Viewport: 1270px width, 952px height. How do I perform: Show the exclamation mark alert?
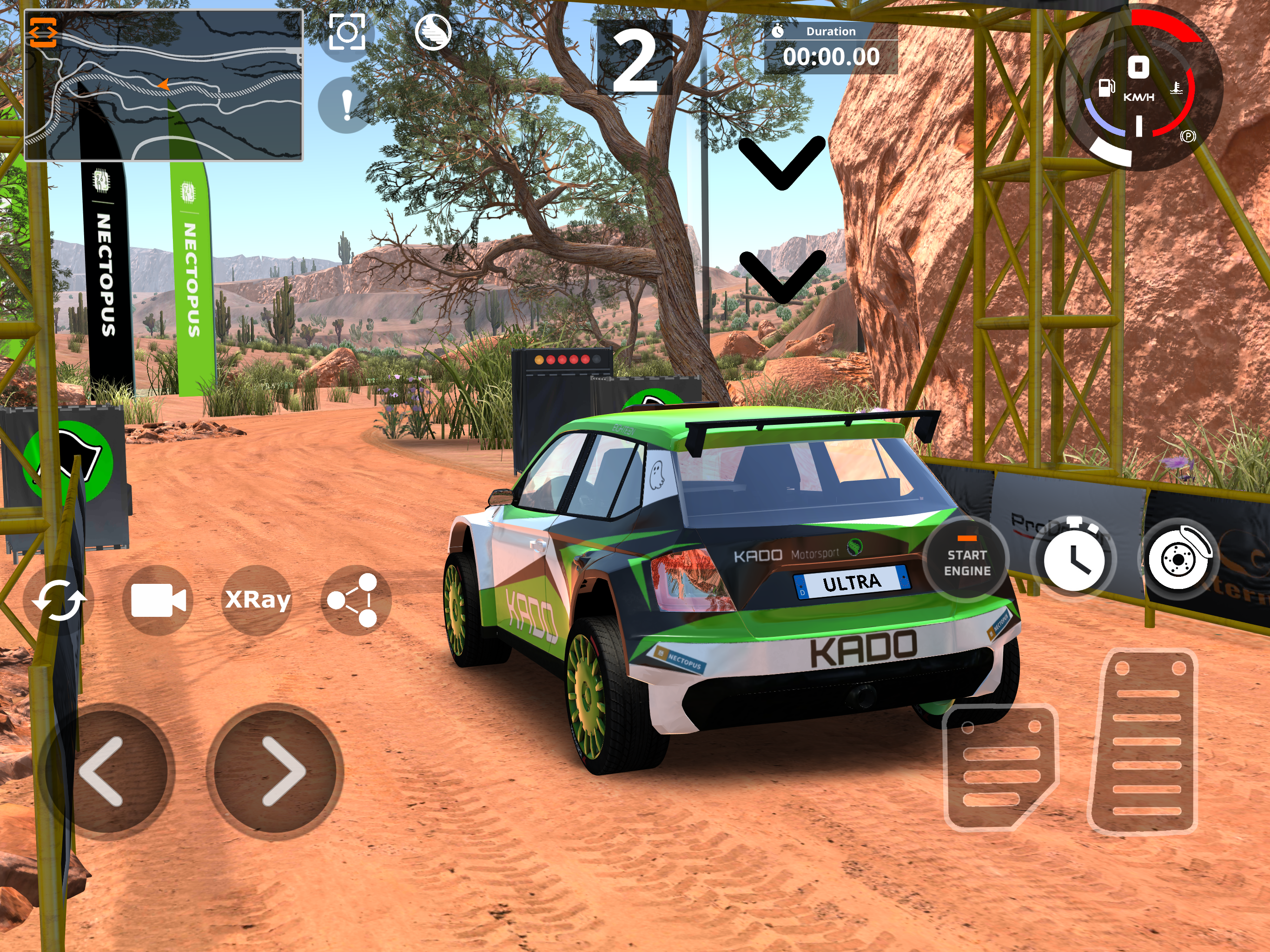click(x=347, y=105)
